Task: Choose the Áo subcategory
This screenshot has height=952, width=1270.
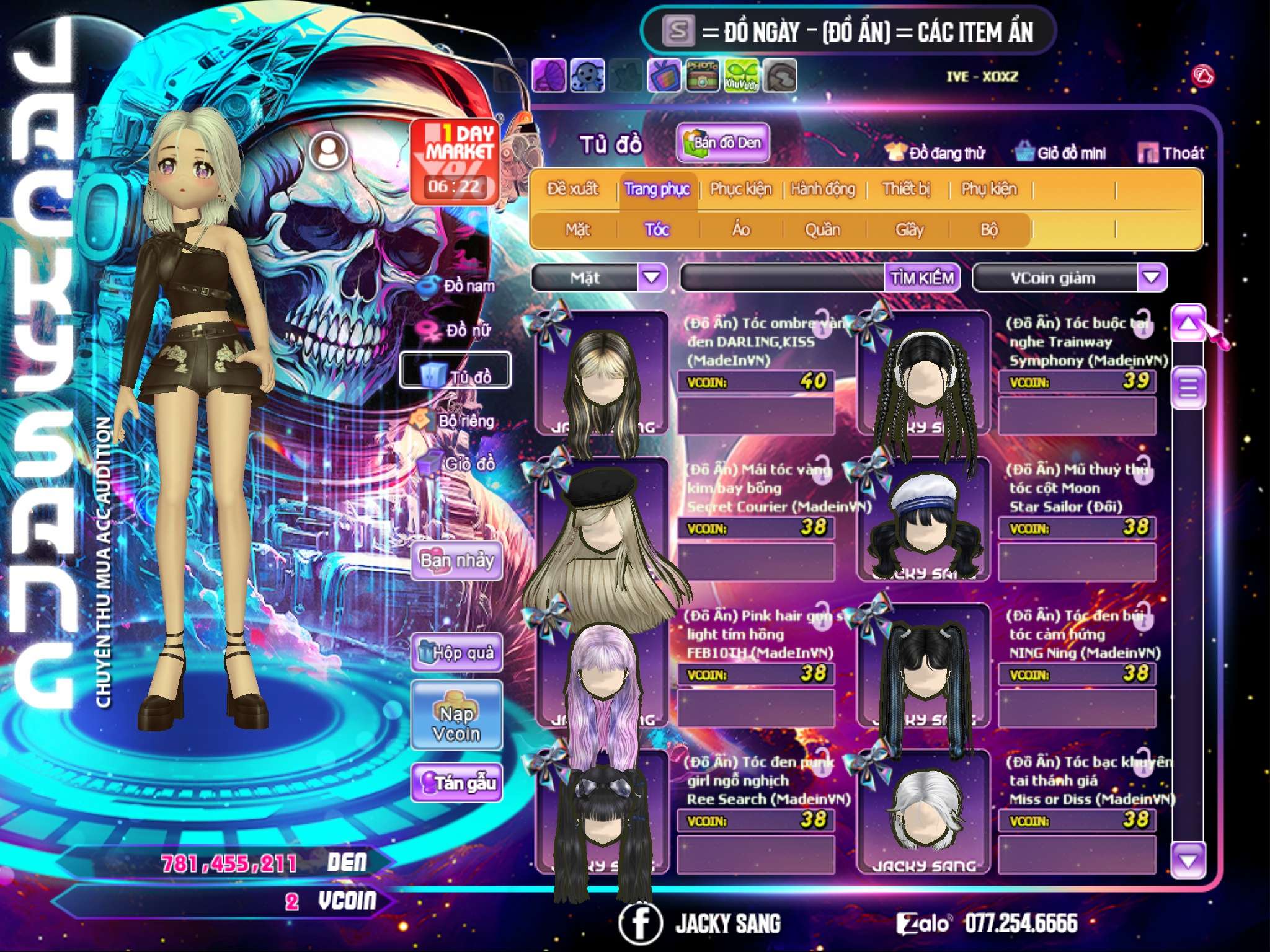Action: 740,230
